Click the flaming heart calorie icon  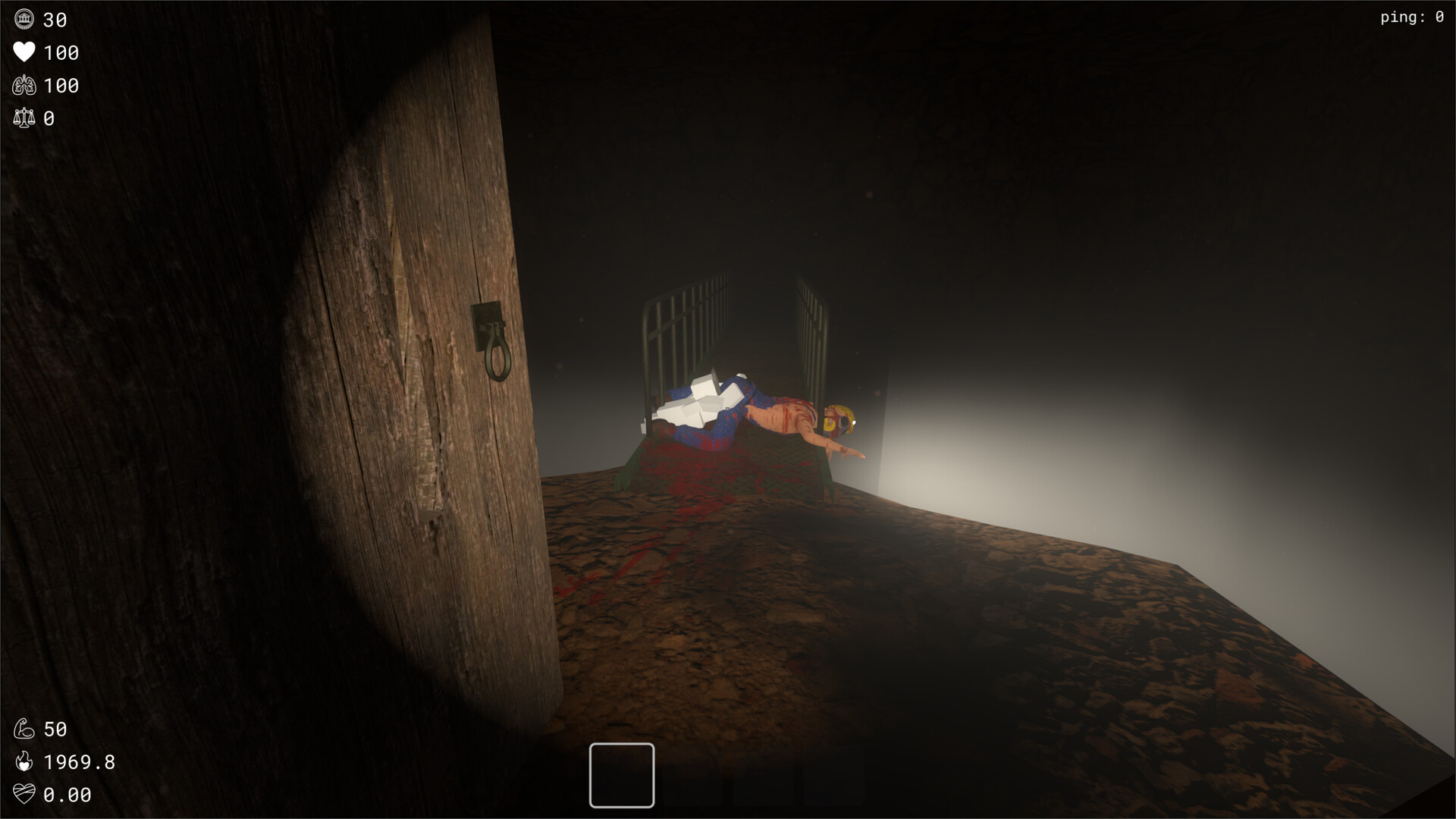[x=25, y=762]
